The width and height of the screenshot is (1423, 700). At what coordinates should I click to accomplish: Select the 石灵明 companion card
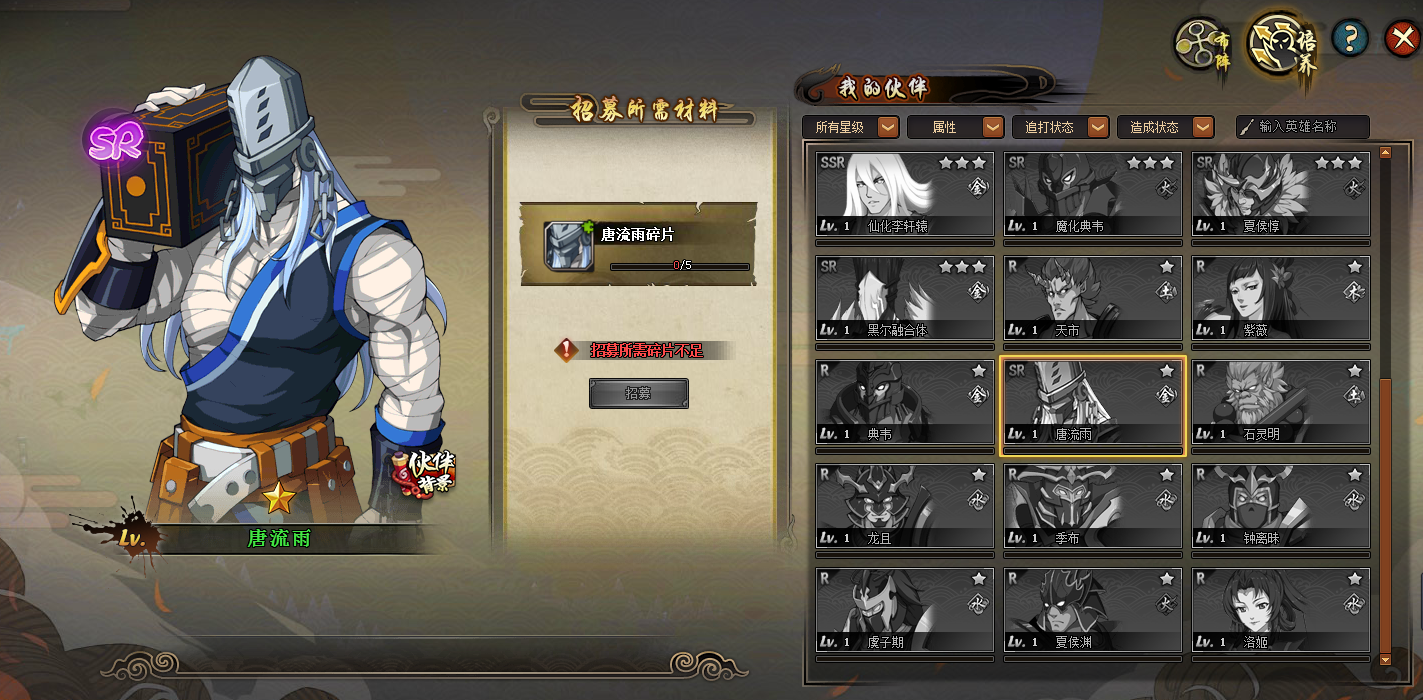(1281, 402)
